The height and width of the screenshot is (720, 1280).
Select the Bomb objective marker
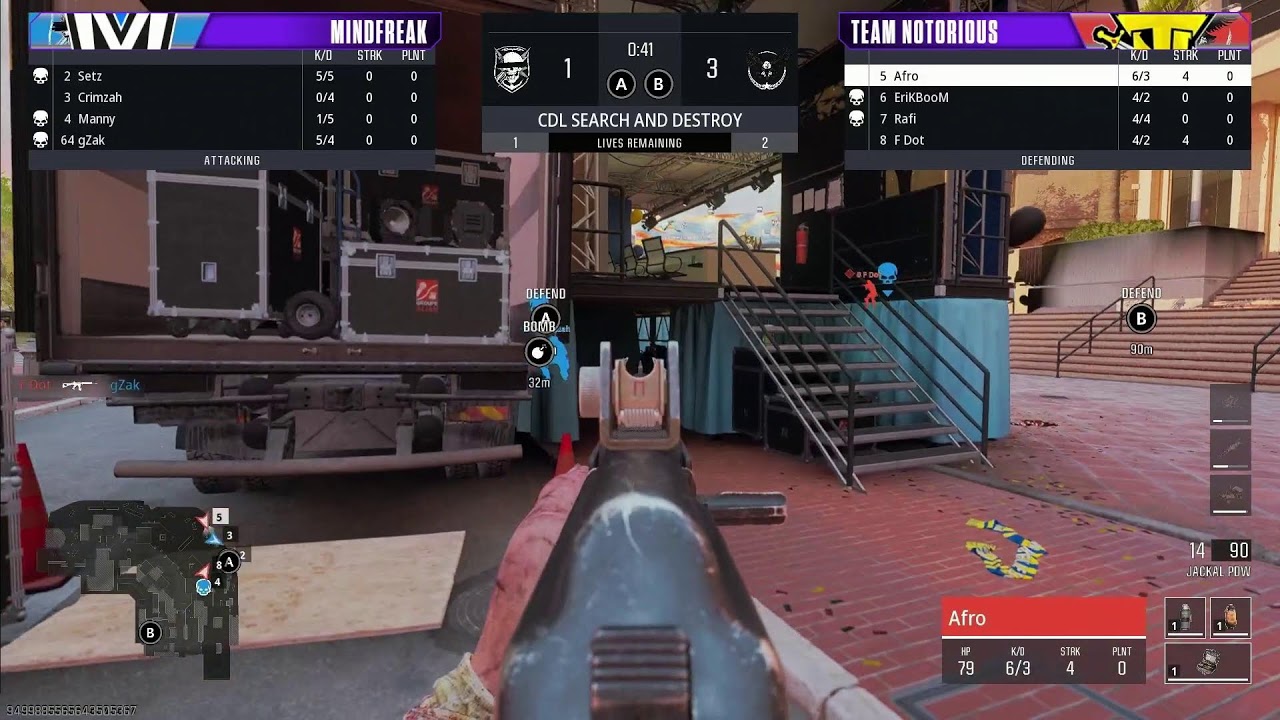(538, 350)
